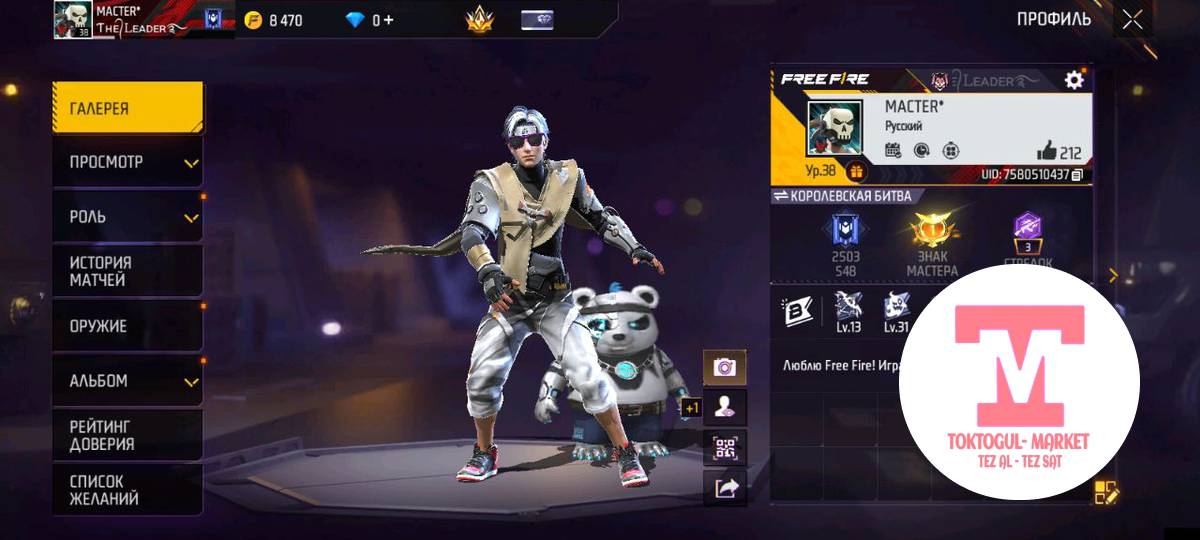Open the Галерея tab
Screen dimensions: 1200x540
point(127,108)
